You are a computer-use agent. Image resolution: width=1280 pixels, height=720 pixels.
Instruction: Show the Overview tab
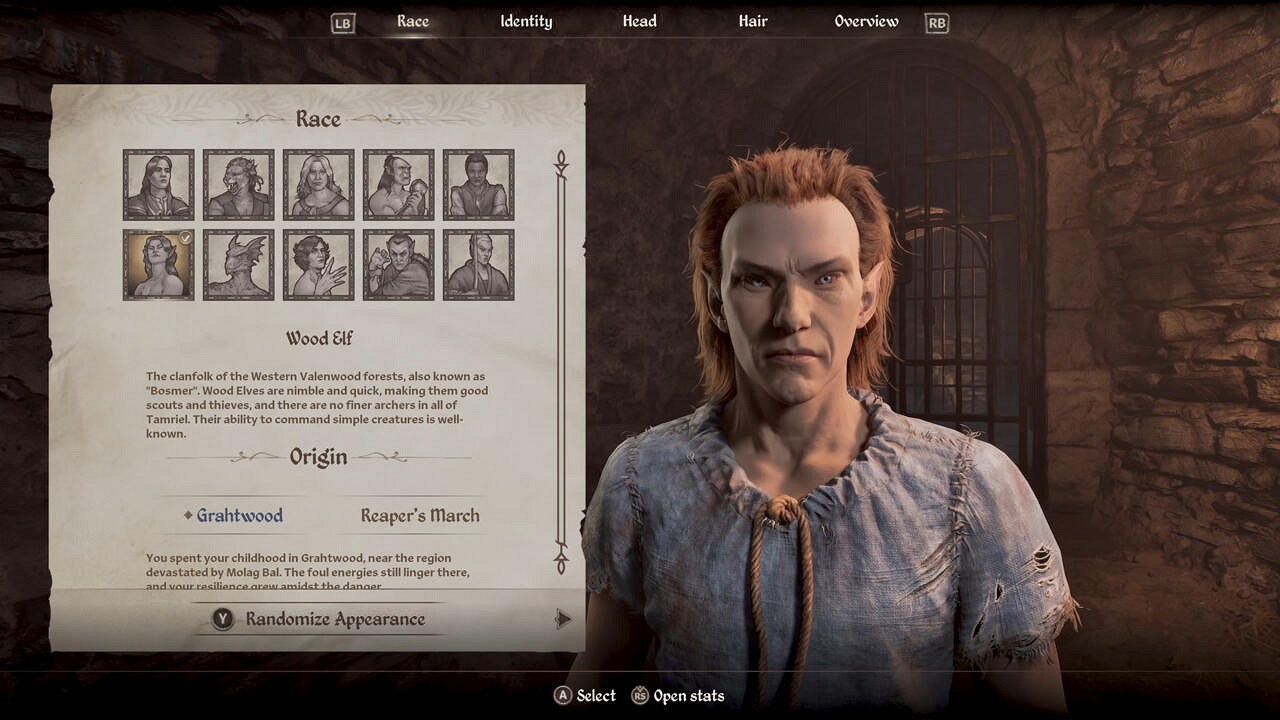[x=866, y=22]
